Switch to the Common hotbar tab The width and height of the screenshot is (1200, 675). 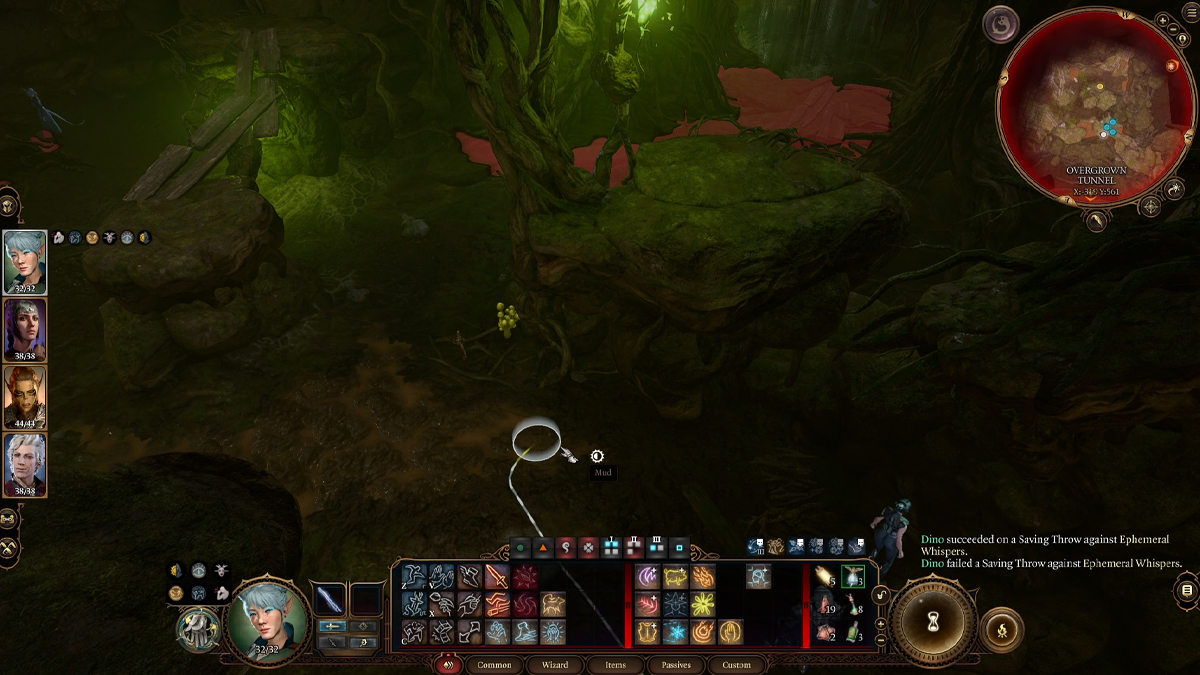[x=494, y=665]
